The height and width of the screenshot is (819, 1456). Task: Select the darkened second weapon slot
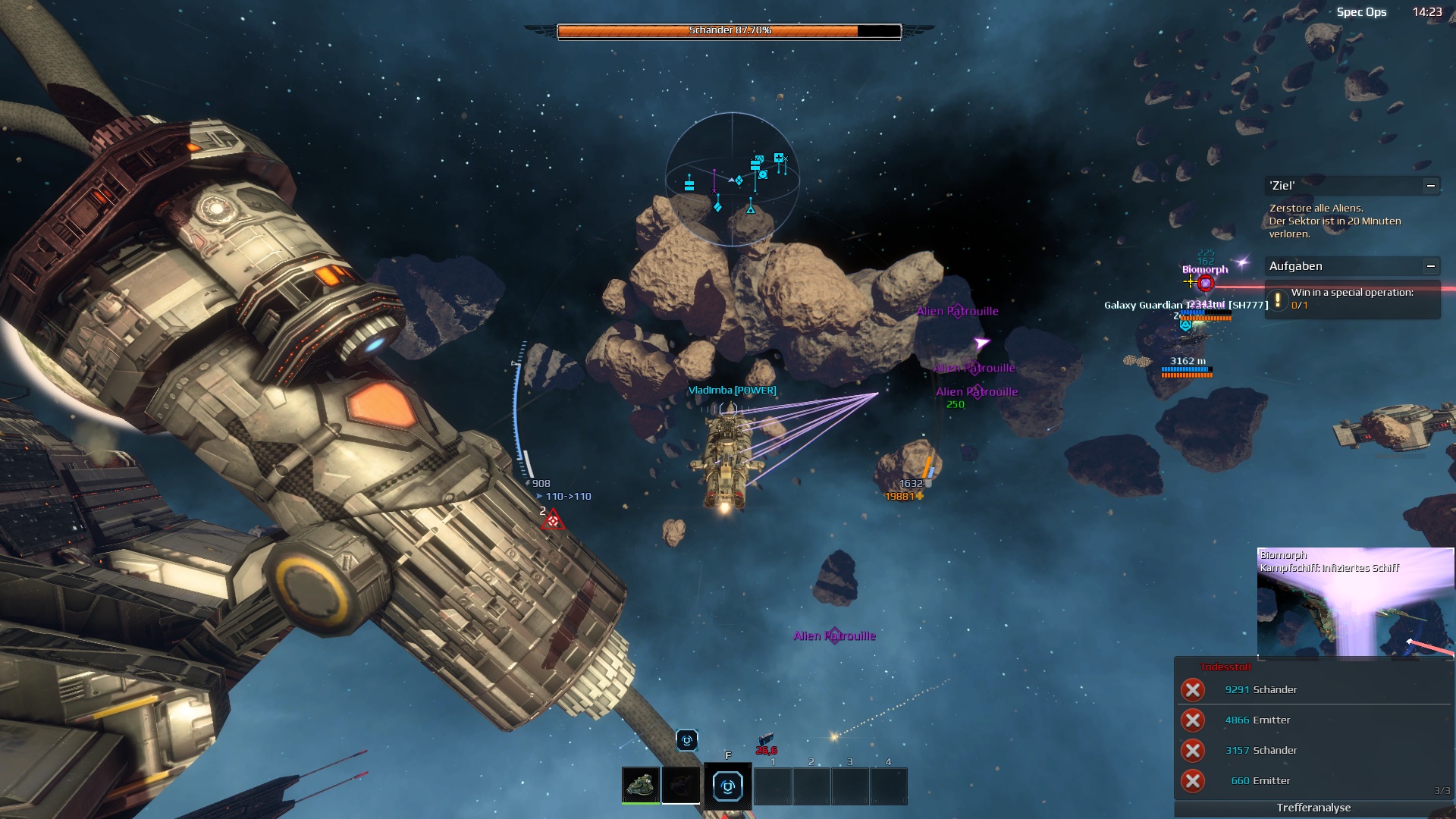point(680,785)
